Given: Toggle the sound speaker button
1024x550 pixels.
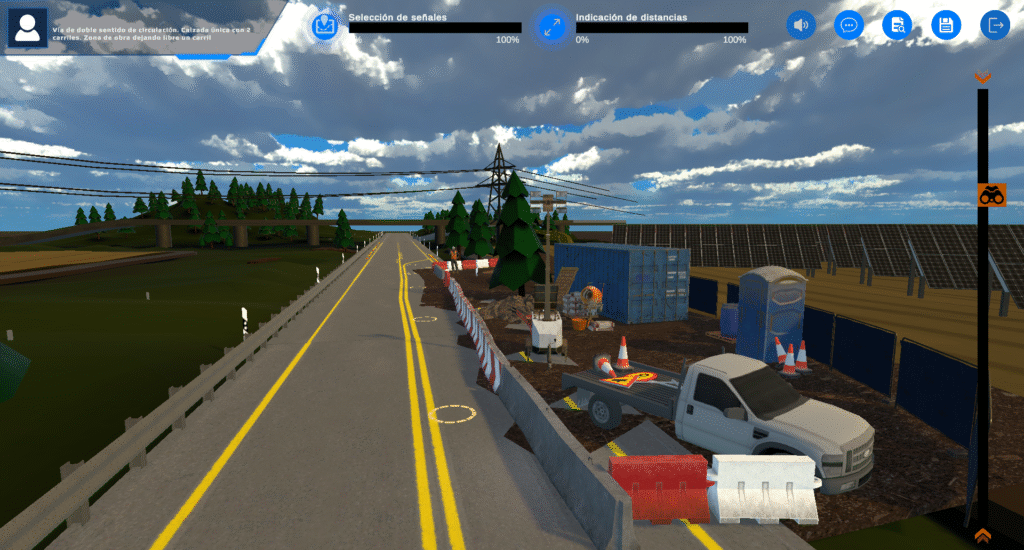Looking at the screenshot, I should [x=801, y=25].
